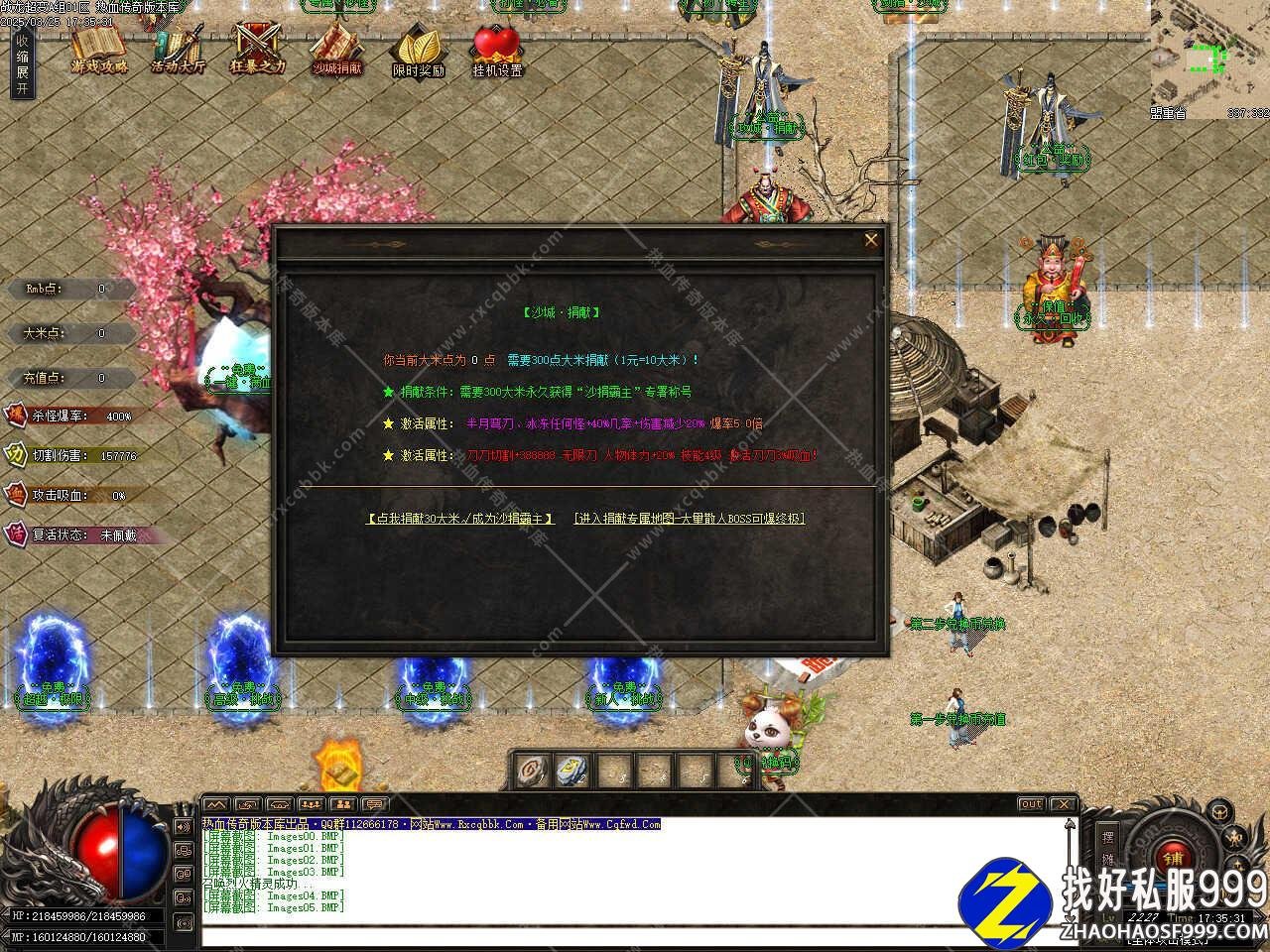Close the 沙城捐献 dialog window
The width and height of the screenshot is (1270, 952).
(x=870, y=240)
